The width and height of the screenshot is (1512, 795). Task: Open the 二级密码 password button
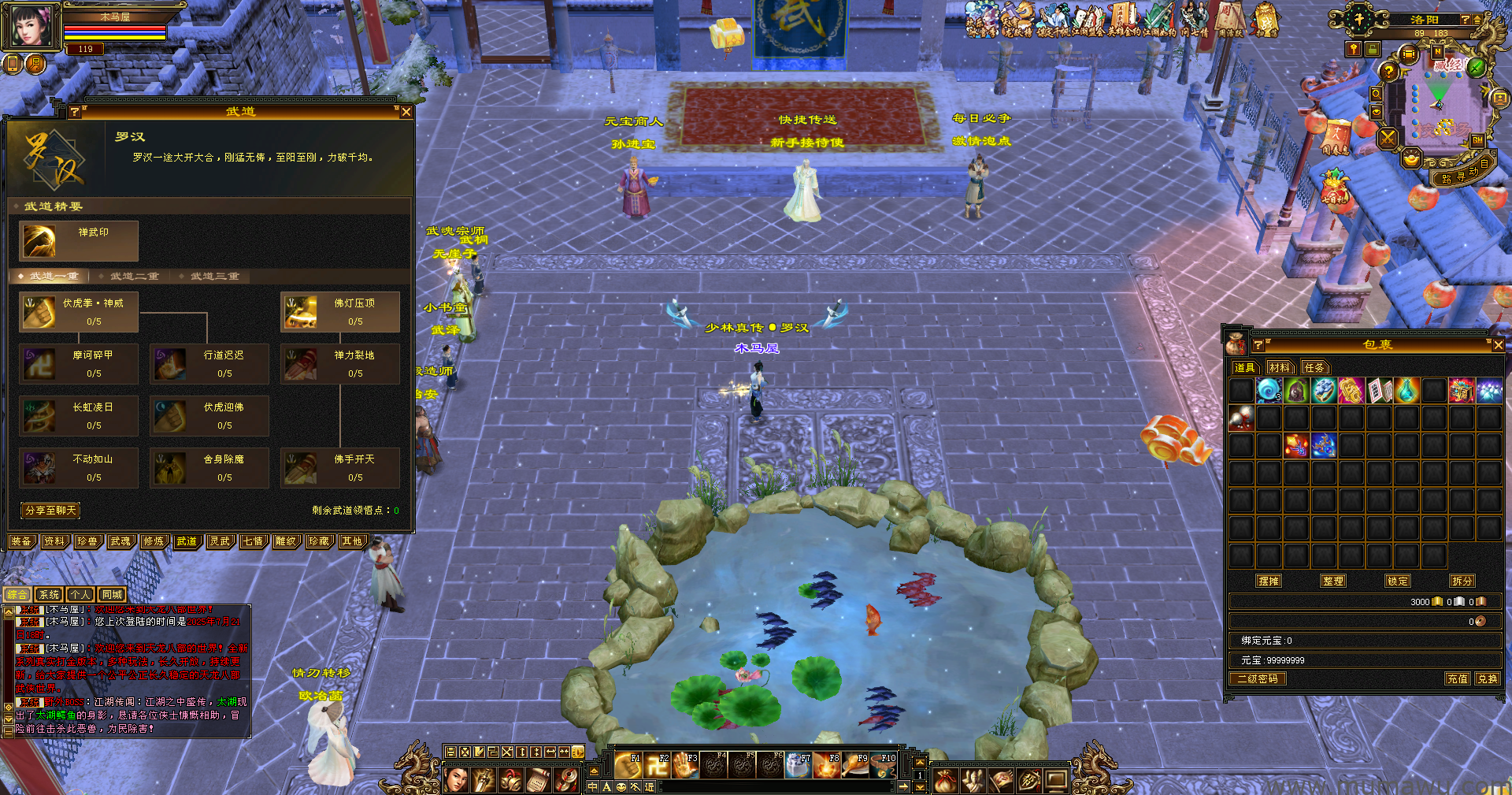[1258, 678]
